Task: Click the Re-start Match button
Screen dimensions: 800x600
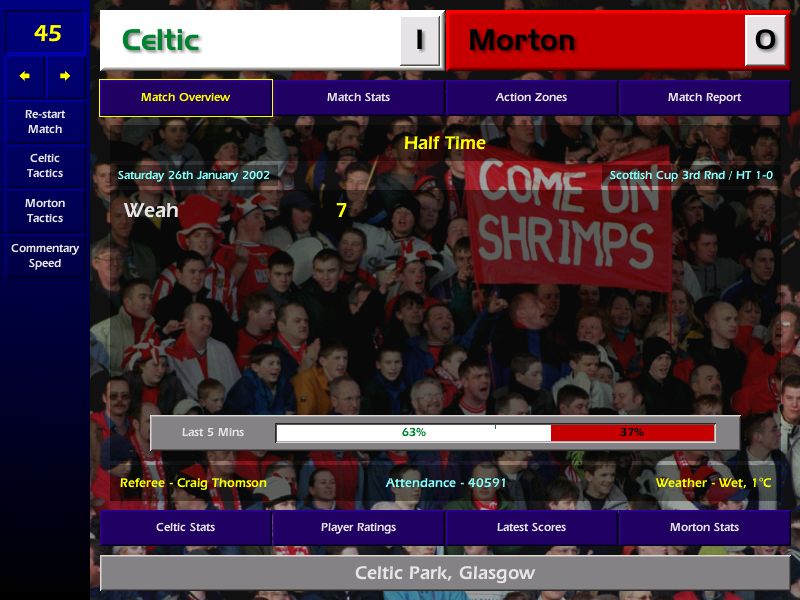Action: pos(45,122)
